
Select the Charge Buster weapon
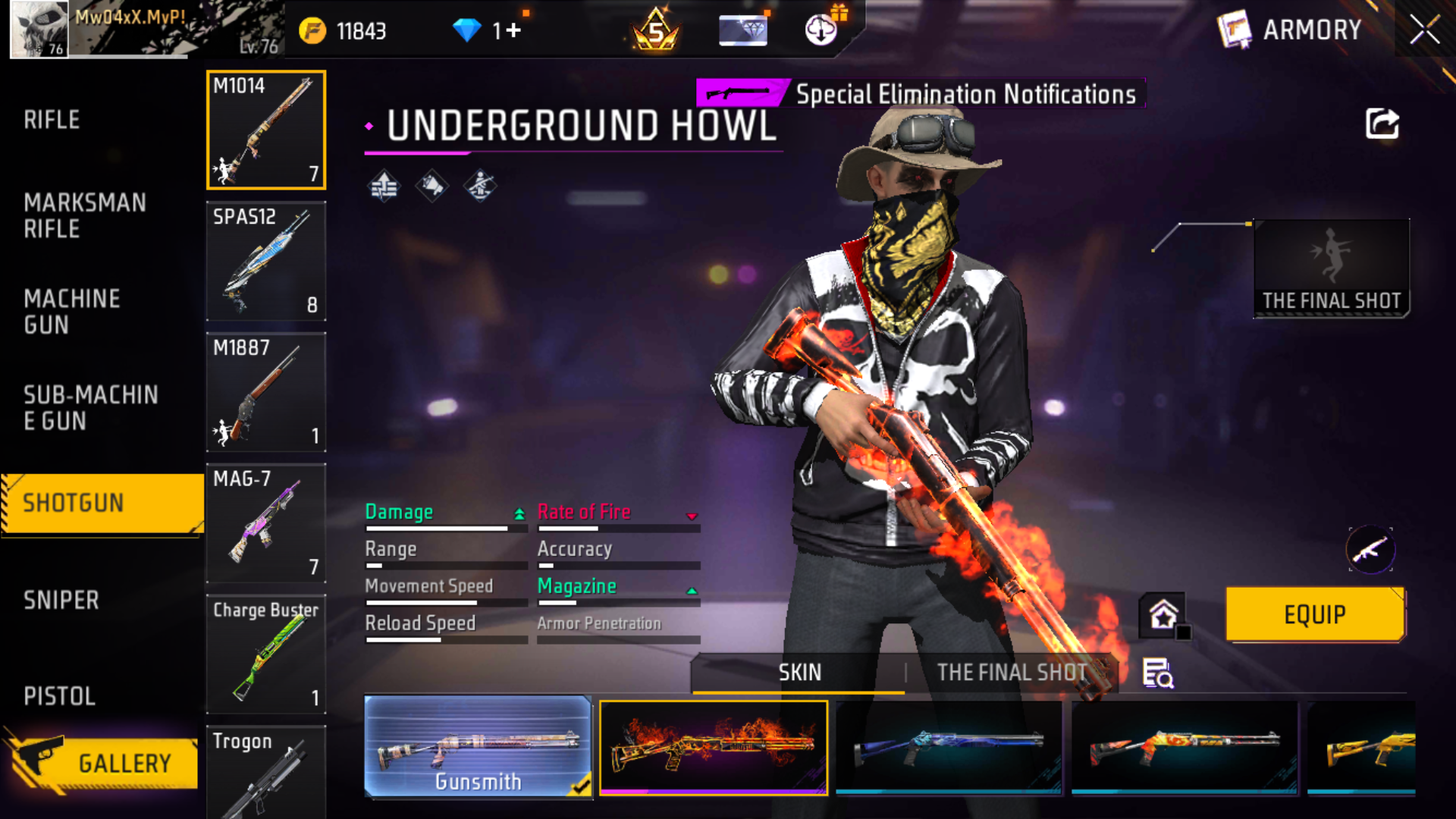tap(266, 654)
